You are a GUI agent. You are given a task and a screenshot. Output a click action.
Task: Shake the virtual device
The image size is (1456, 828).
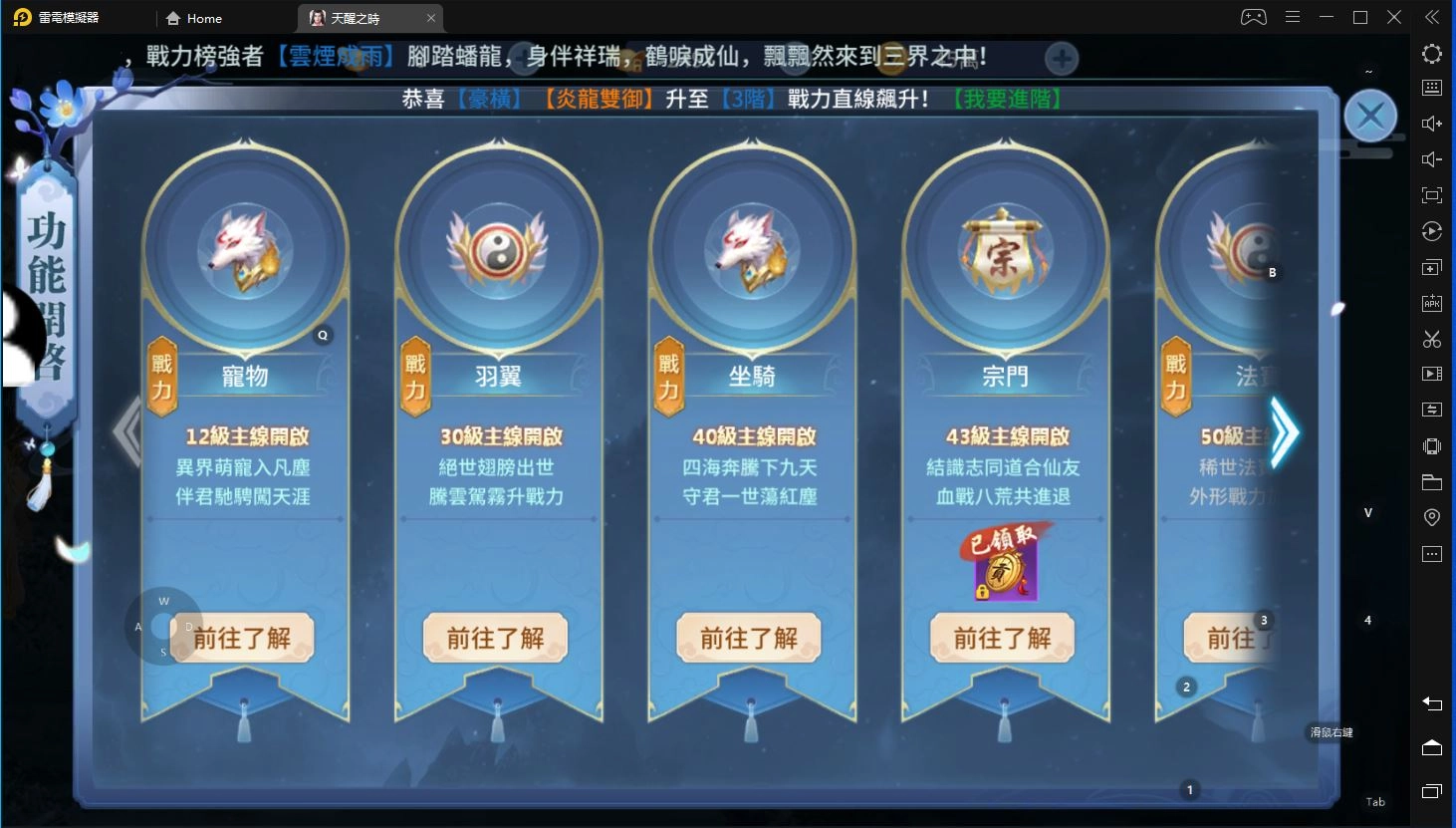(1431, 445)
